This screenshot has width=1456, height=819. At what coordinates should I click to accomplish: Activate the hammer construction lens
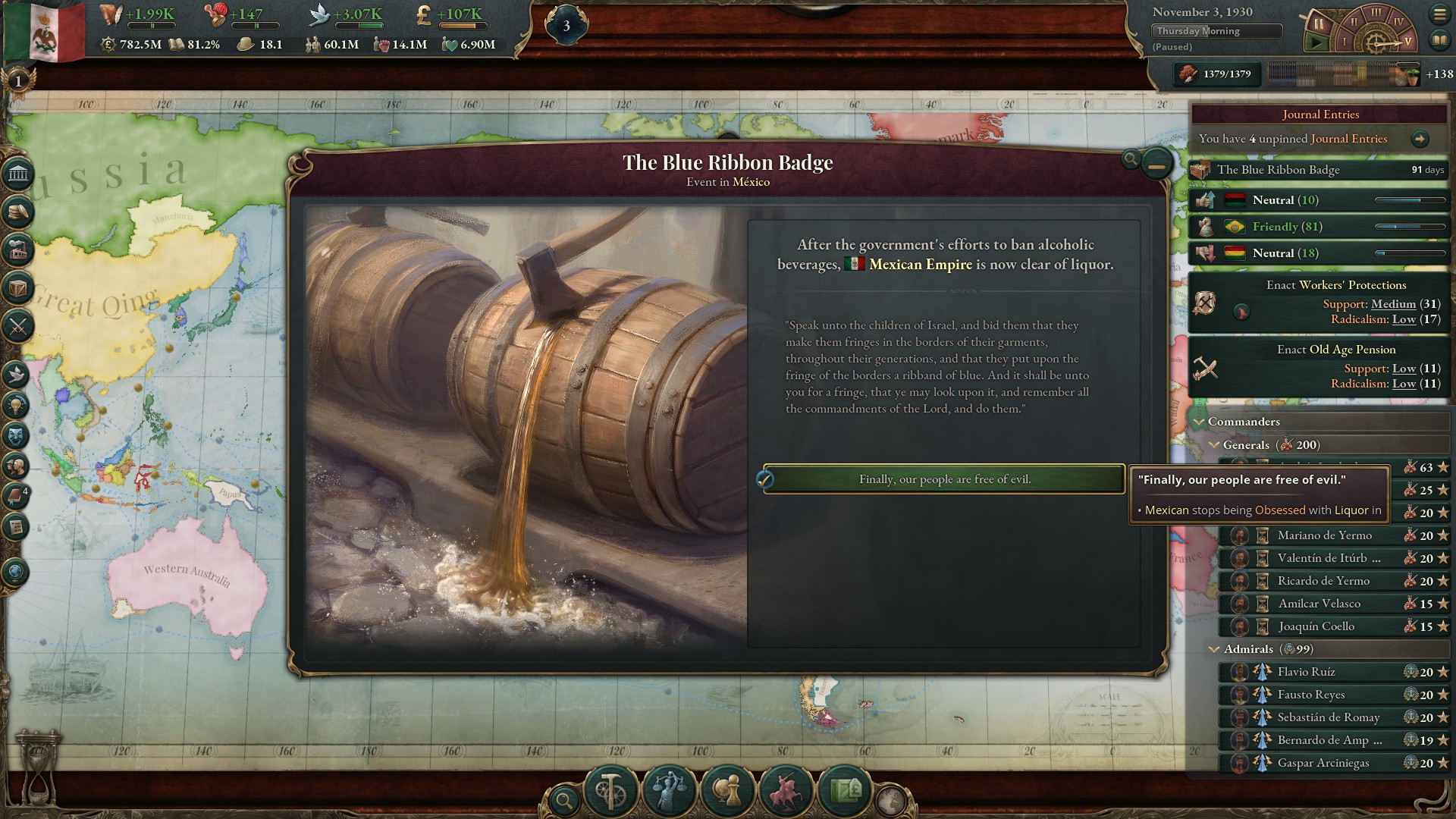(x=610, y=791)
